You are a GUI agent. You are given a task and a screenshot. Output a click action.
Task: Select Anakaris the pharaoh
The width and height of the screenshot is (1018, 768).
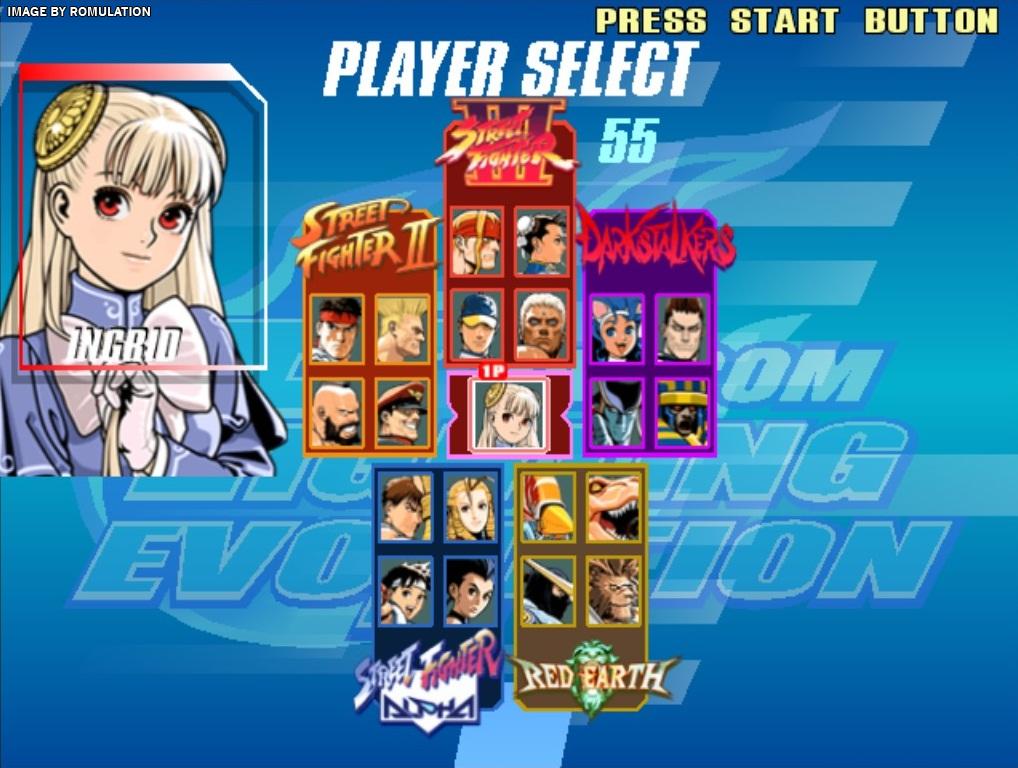coord(682,411)
